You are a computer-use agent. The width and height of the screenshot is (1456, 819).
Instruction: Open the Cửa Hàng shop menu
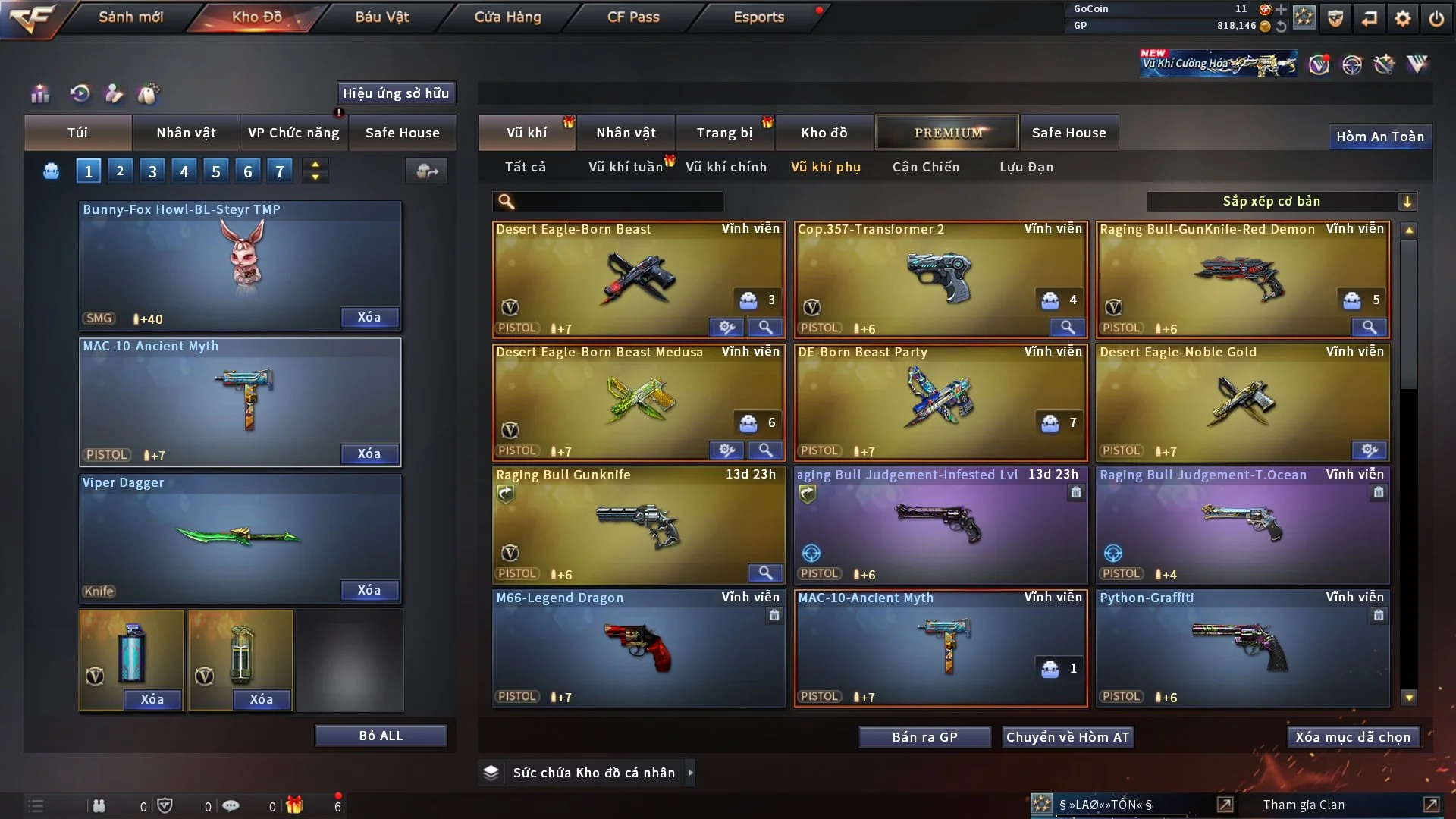(x=507, y=17)
